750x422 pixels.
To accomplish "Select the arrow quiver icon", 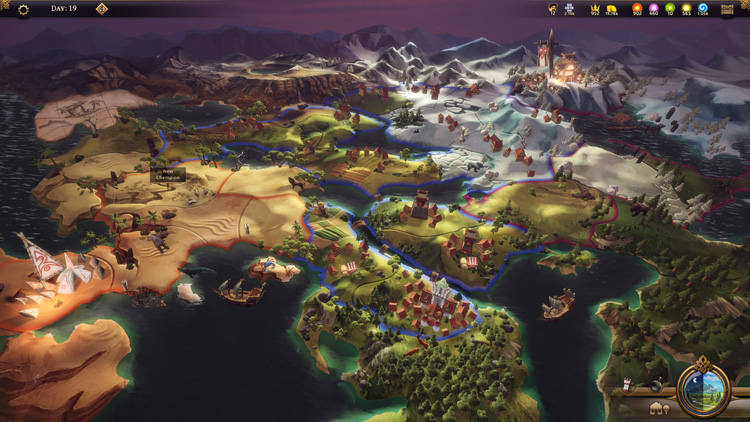I will (x=627, y=385).
